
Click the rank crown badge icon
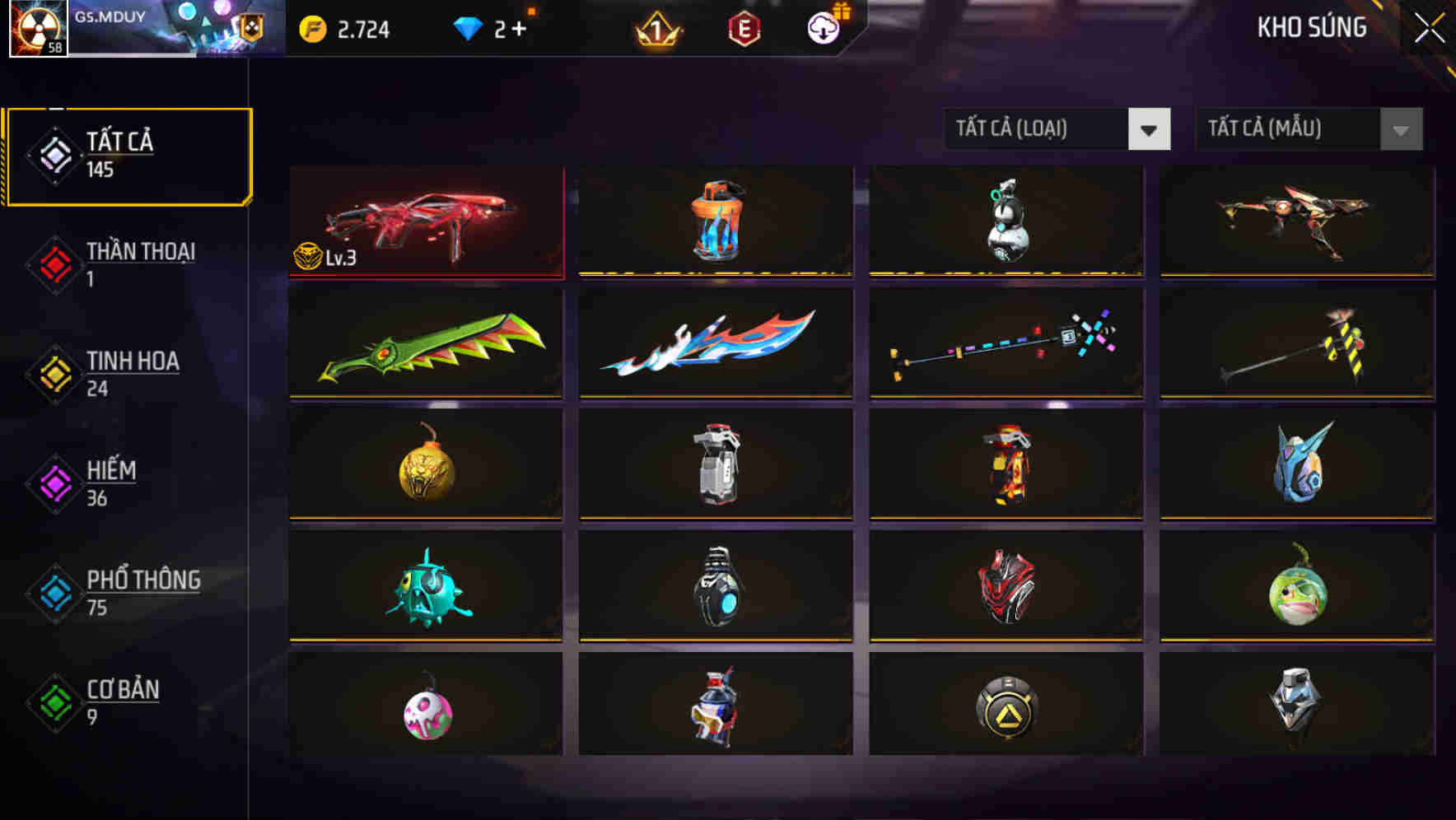pos(659,29)
